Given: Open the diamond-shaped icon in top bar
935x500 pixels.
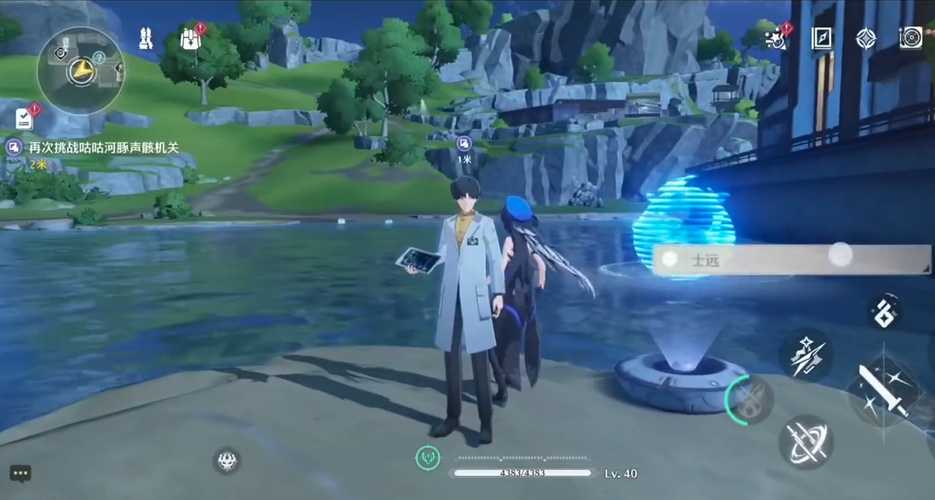Looking at the screenshot, I should coord(866,39).
